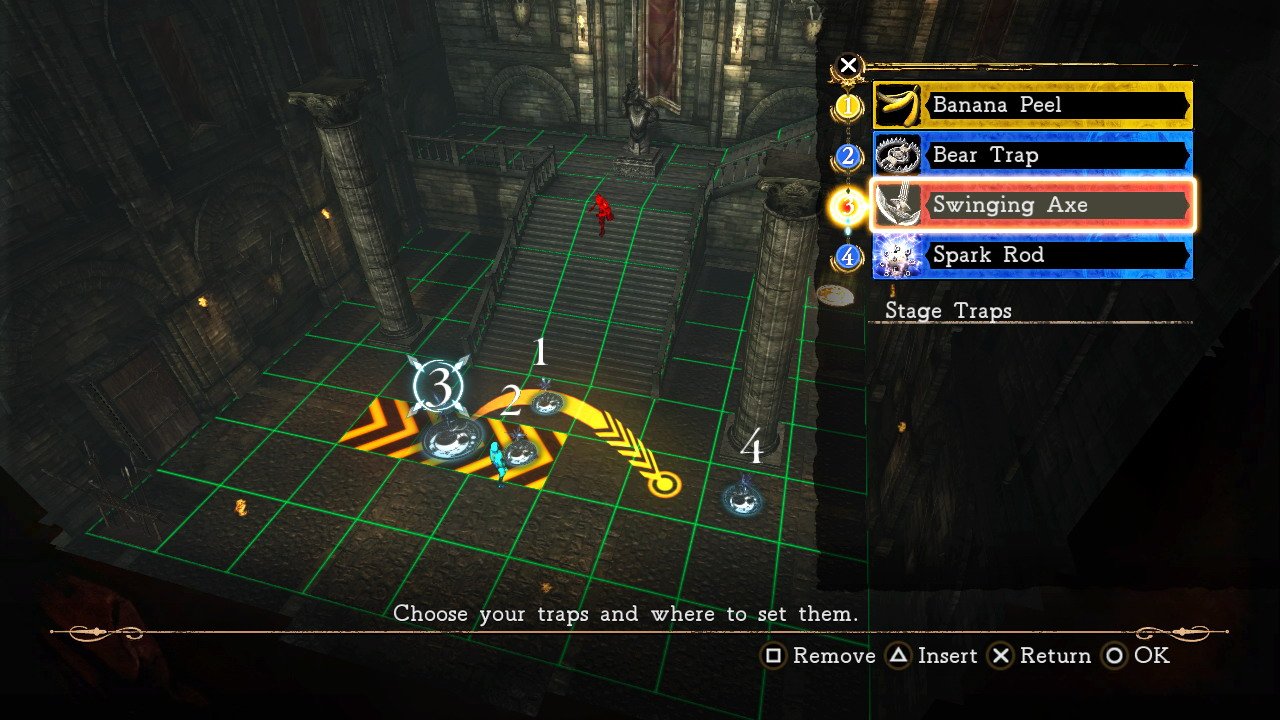Click the X Return button above the trap list

click(x=848, y=64)
